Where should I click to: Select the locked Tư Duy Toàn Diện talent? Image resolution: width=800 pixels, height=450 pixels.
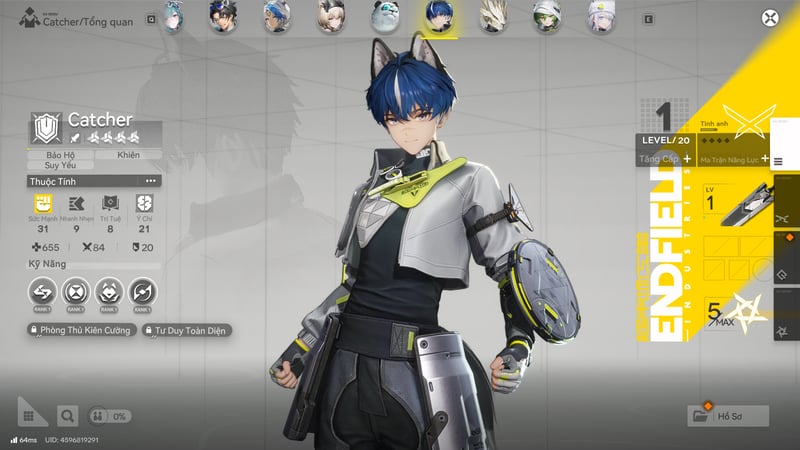(x=188, y=329)
